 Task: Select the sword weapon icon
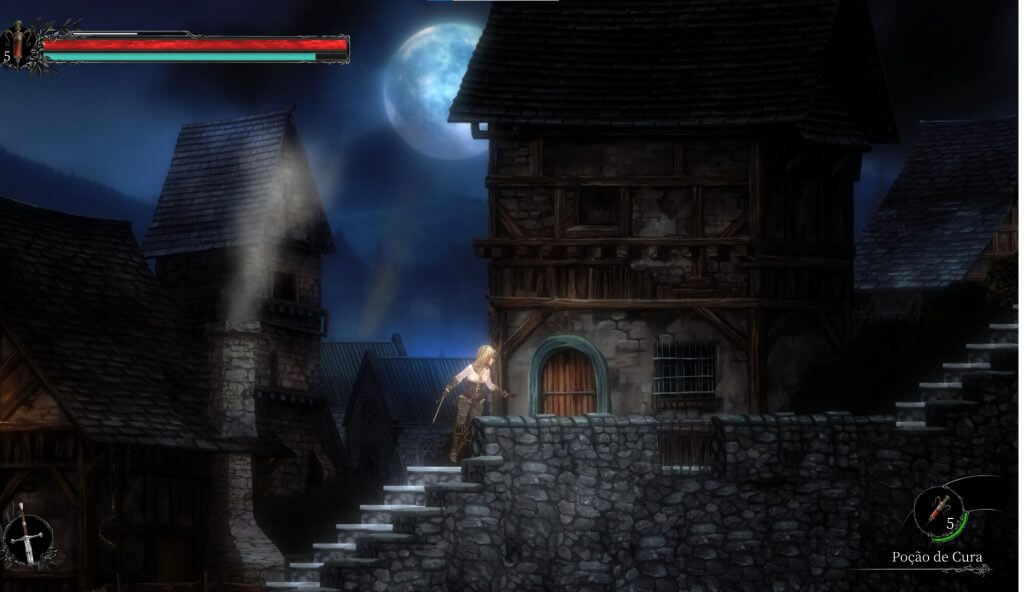[28, 541]
